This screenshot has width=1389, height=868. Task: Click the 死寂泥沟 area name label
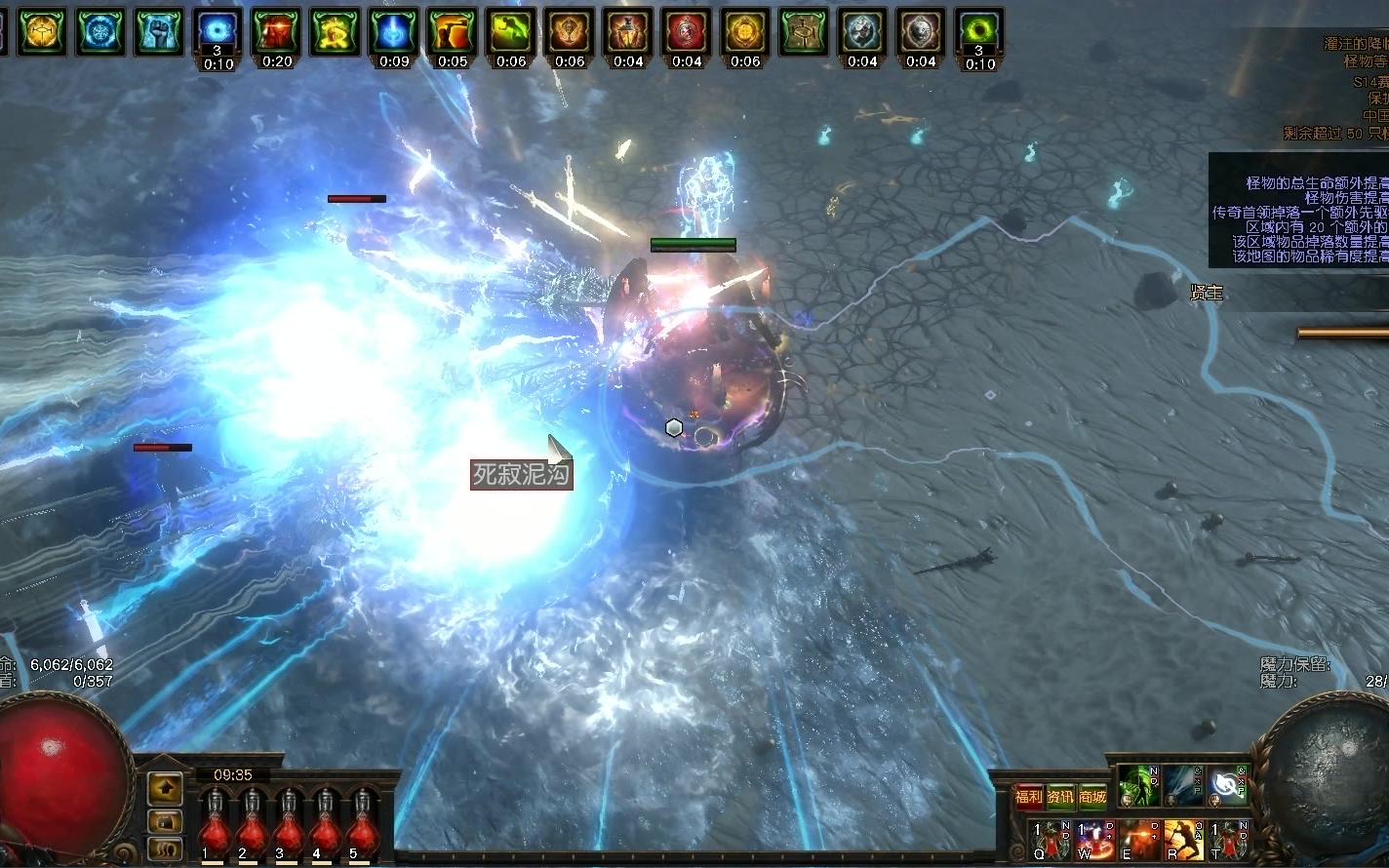click(521, 475)
